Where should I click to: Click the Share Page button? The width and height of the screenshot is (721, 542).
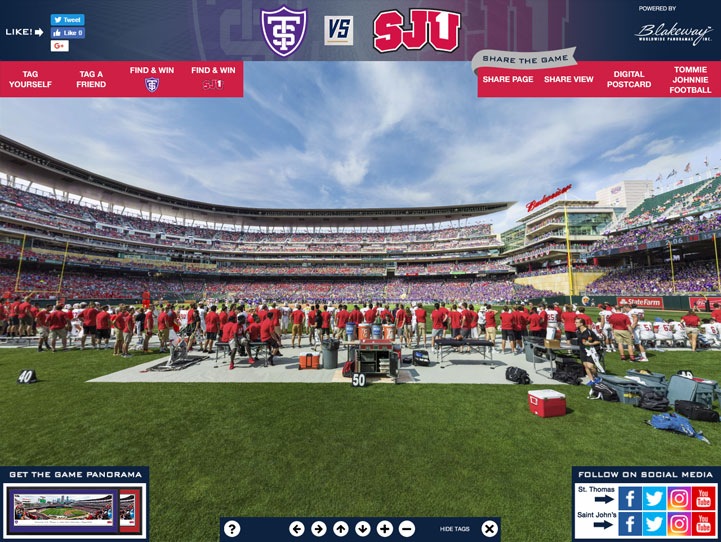click(x=508, y=79)
